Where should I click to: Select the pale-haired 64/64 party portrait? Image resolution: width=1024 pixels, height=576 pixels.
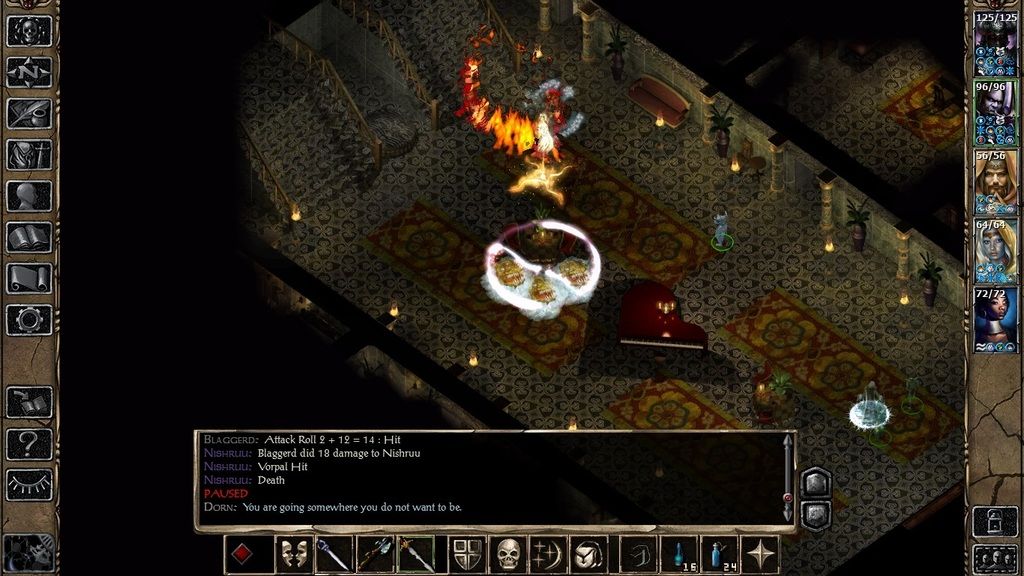995,249
